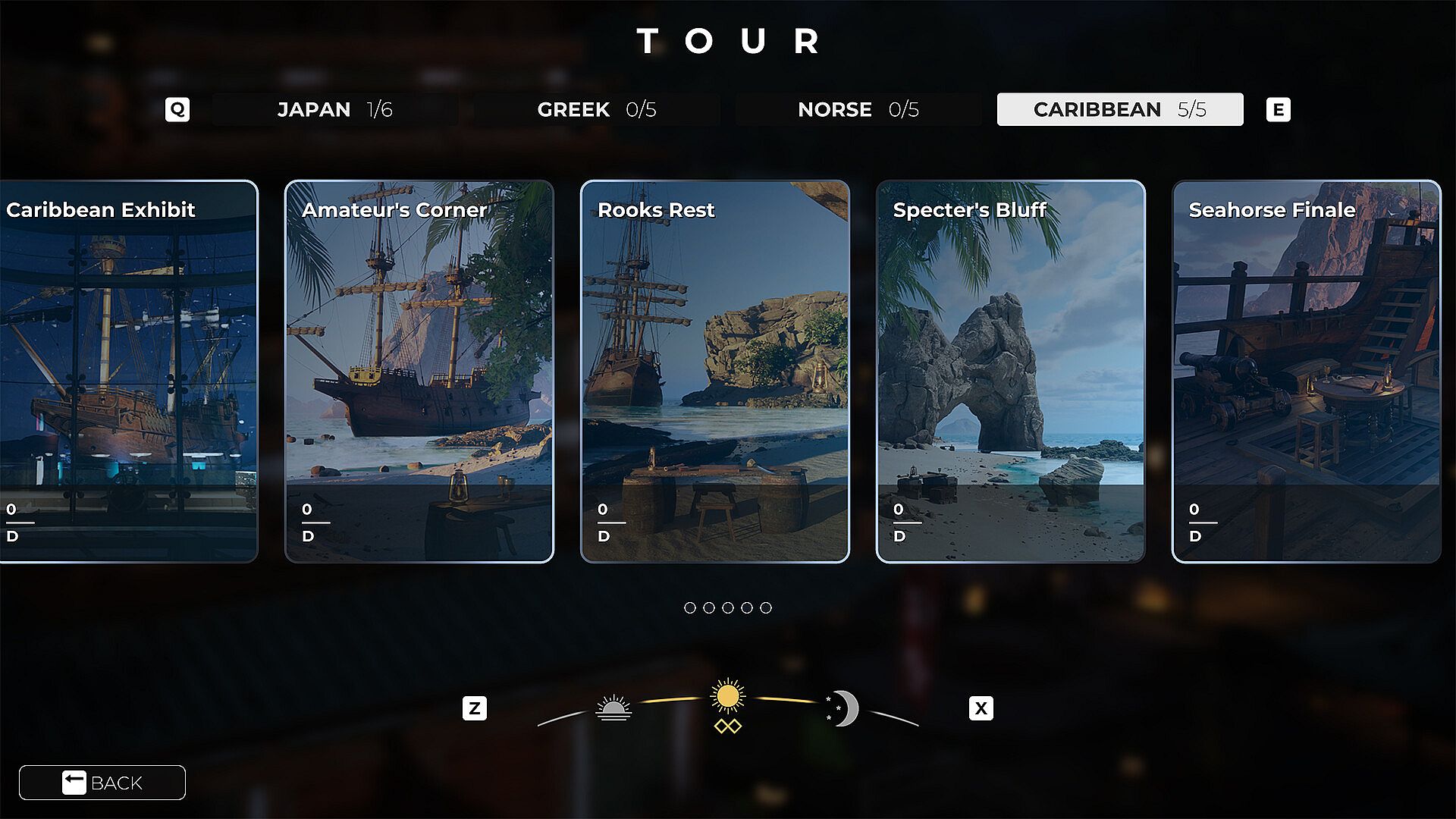
Task: Go back with the Back button
Action: point(102,783)
